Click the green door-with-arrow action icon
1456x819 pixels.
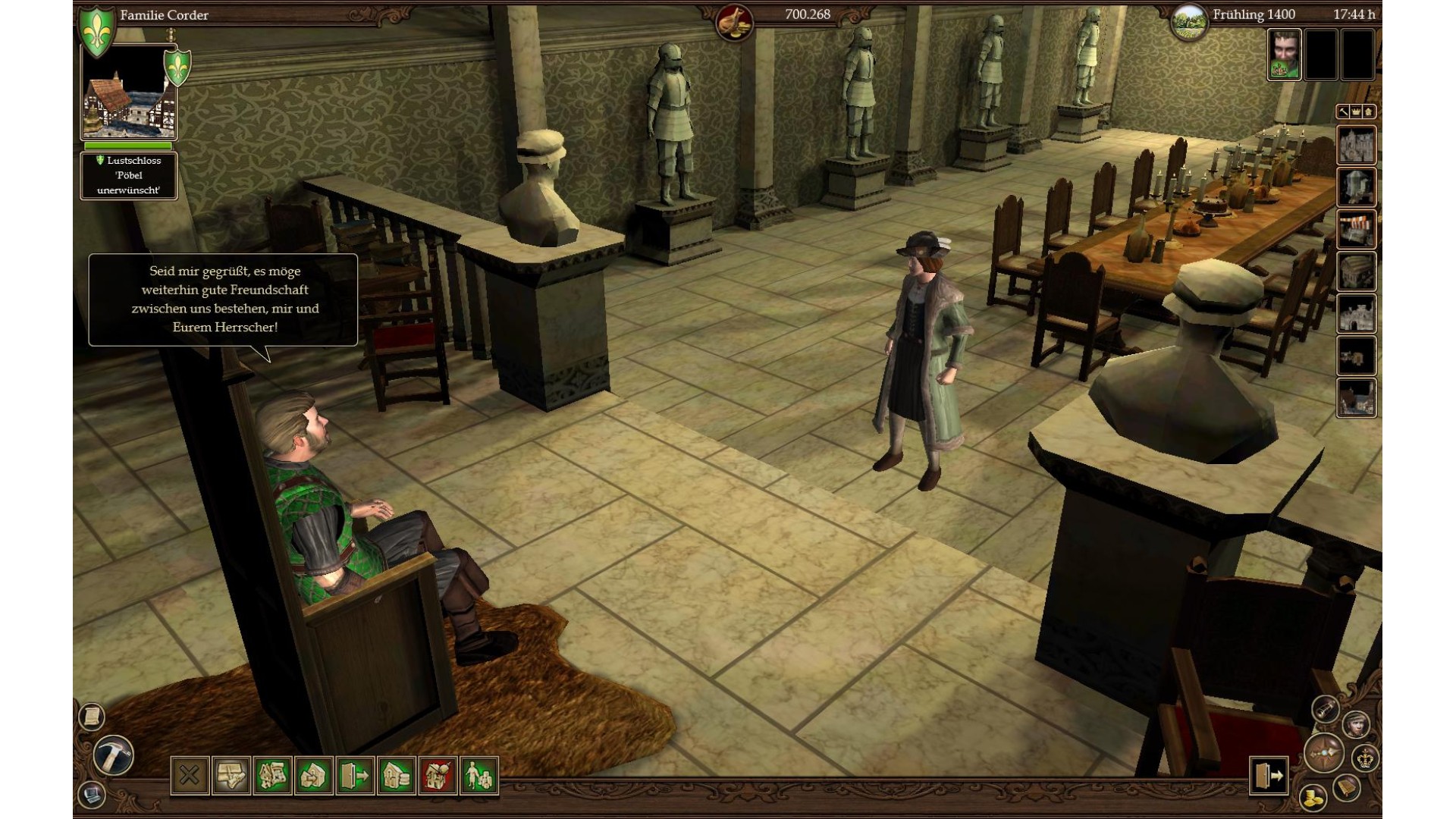[355, 776]
